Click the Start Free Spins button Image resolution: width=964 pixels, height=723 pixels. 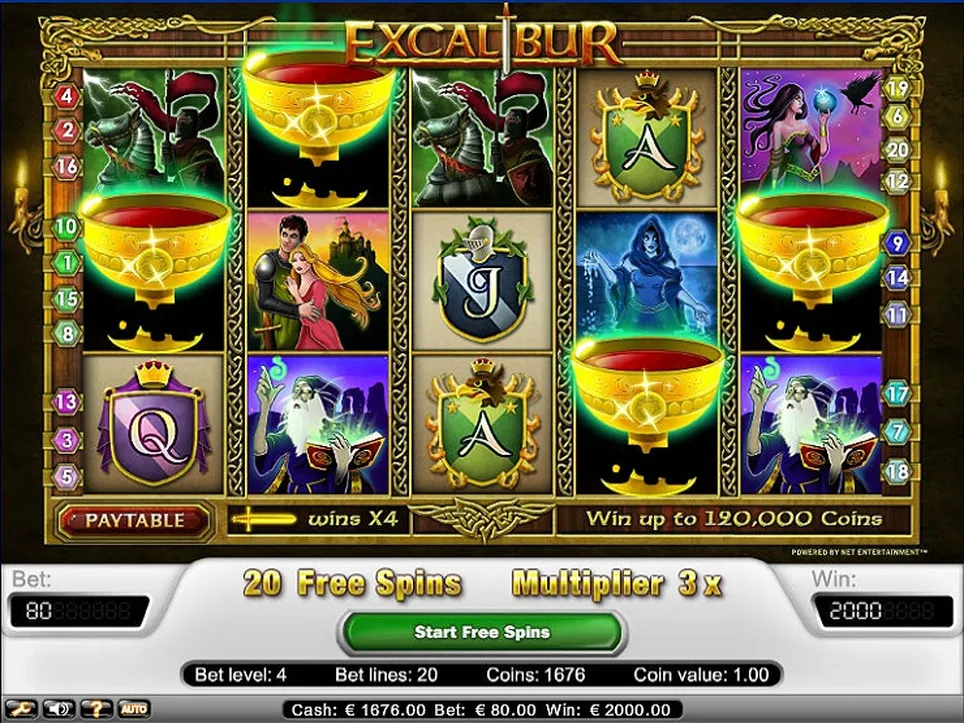click(482, 632)
